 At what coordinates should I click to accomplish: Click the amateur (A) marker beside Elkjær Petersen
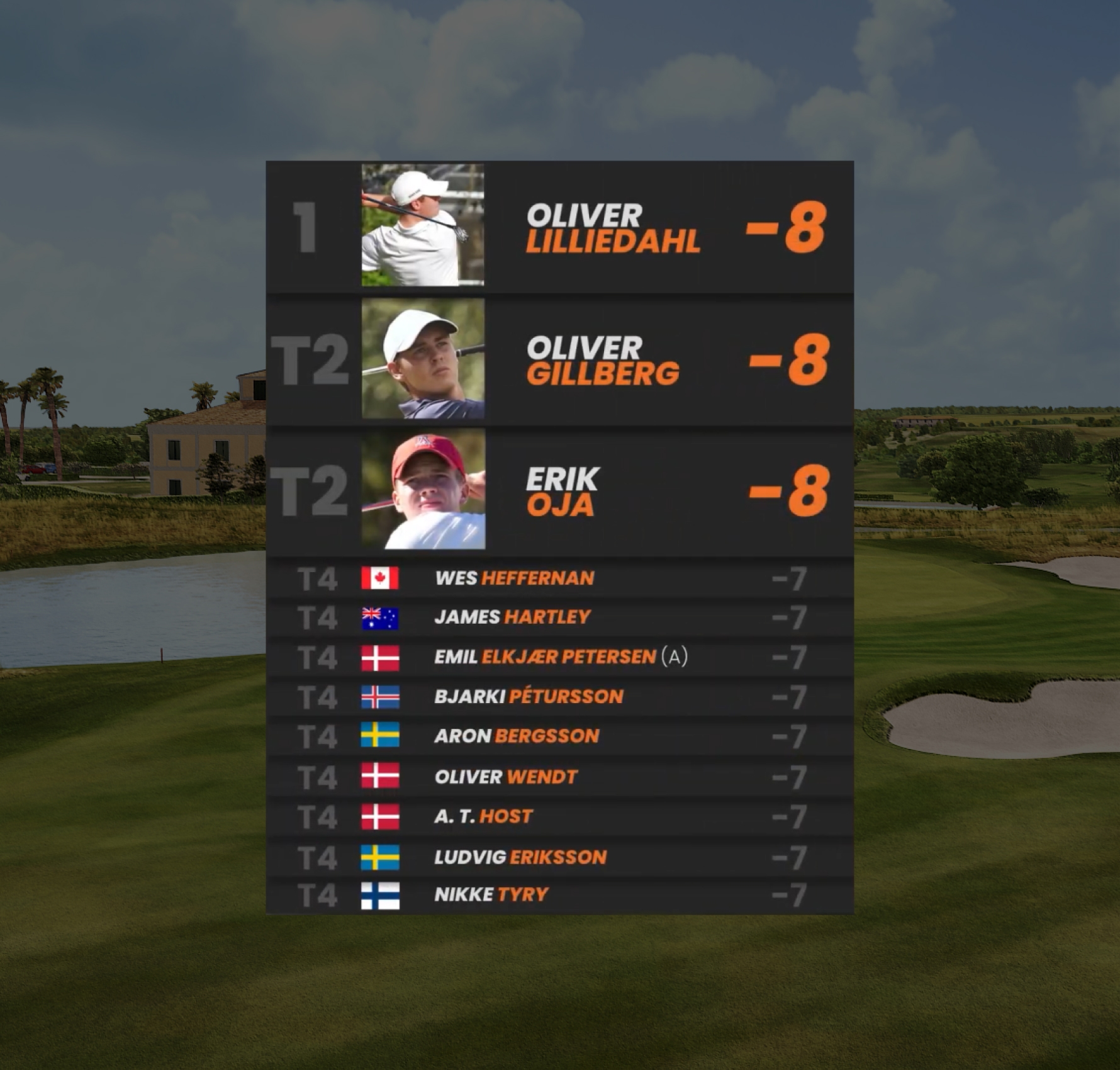tap(675, 658)
